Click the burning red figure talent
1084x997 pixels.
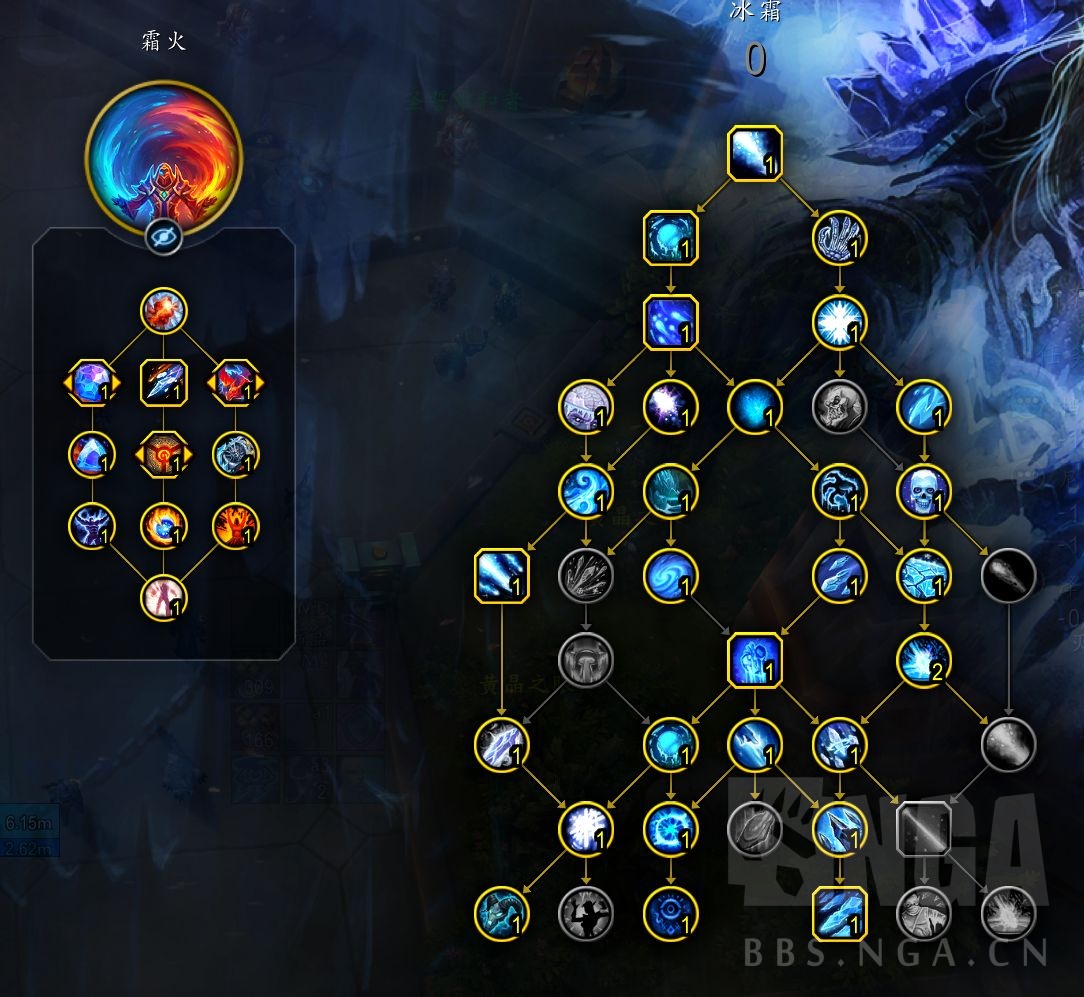point(235,525)
